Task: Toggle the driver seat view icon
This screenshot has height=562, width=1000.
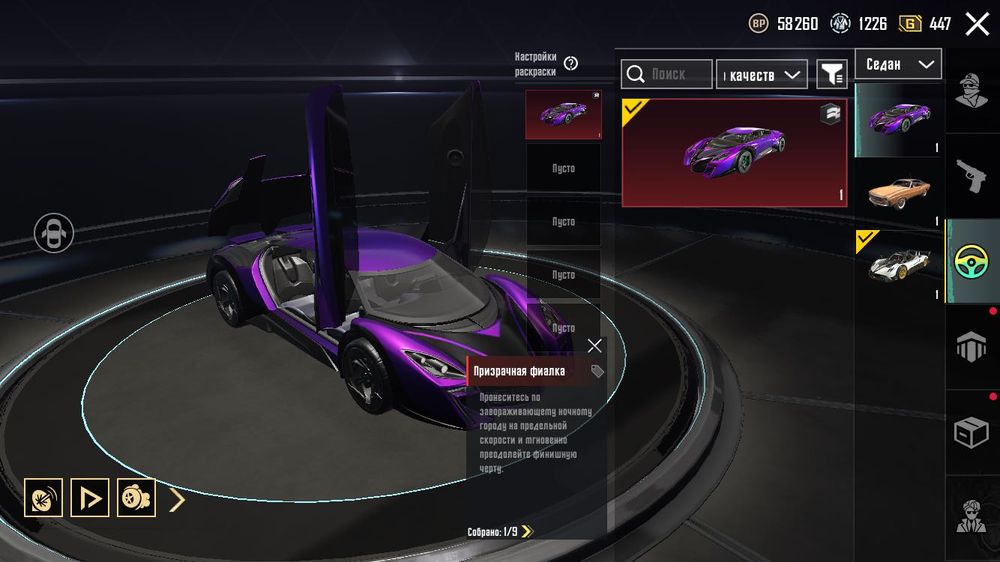Action: pyautogui.click(x=54, y=233)
